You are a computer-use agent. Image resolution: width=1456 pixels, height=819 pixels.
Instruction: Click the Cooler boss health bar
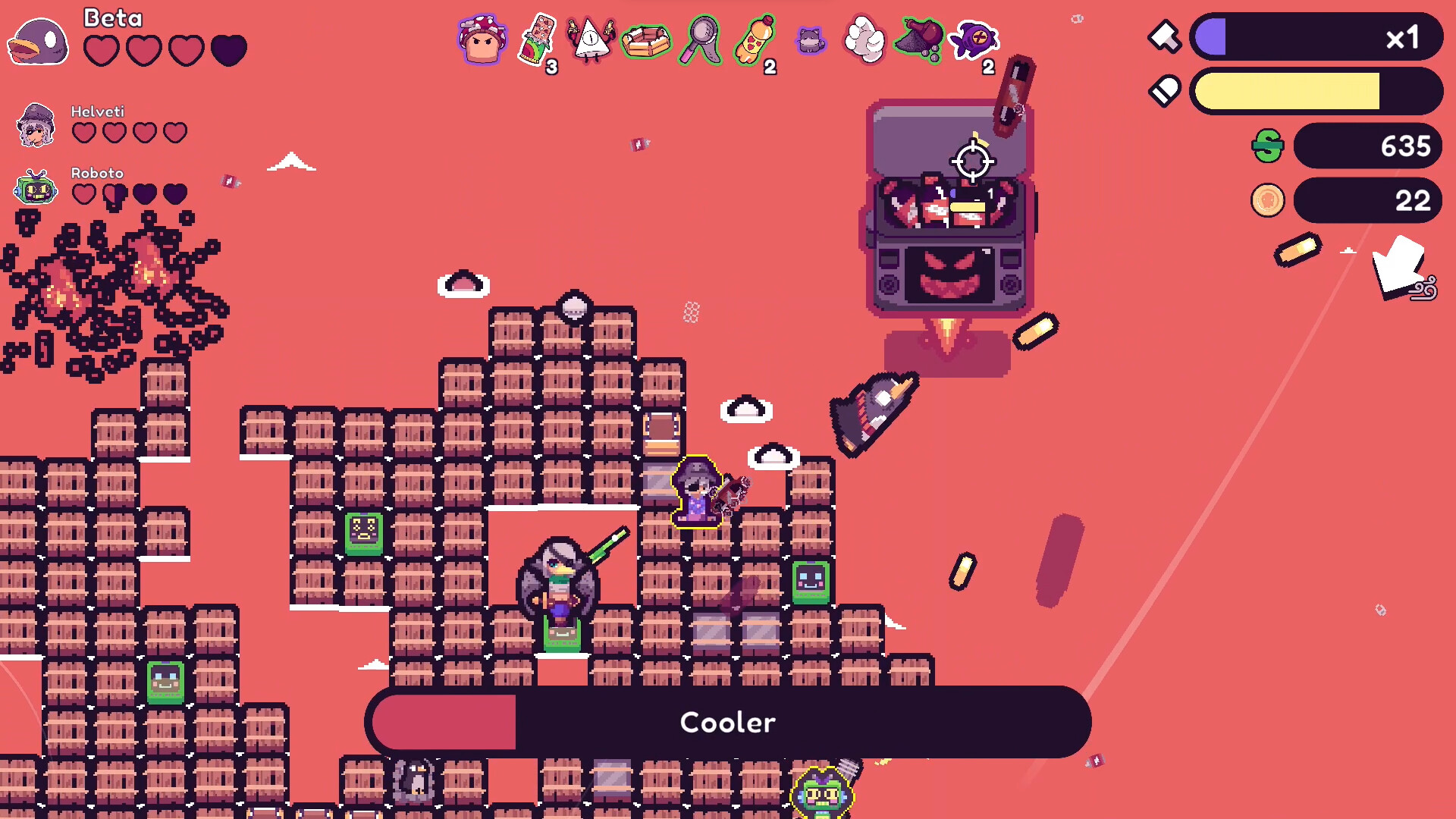click(728, 722)
